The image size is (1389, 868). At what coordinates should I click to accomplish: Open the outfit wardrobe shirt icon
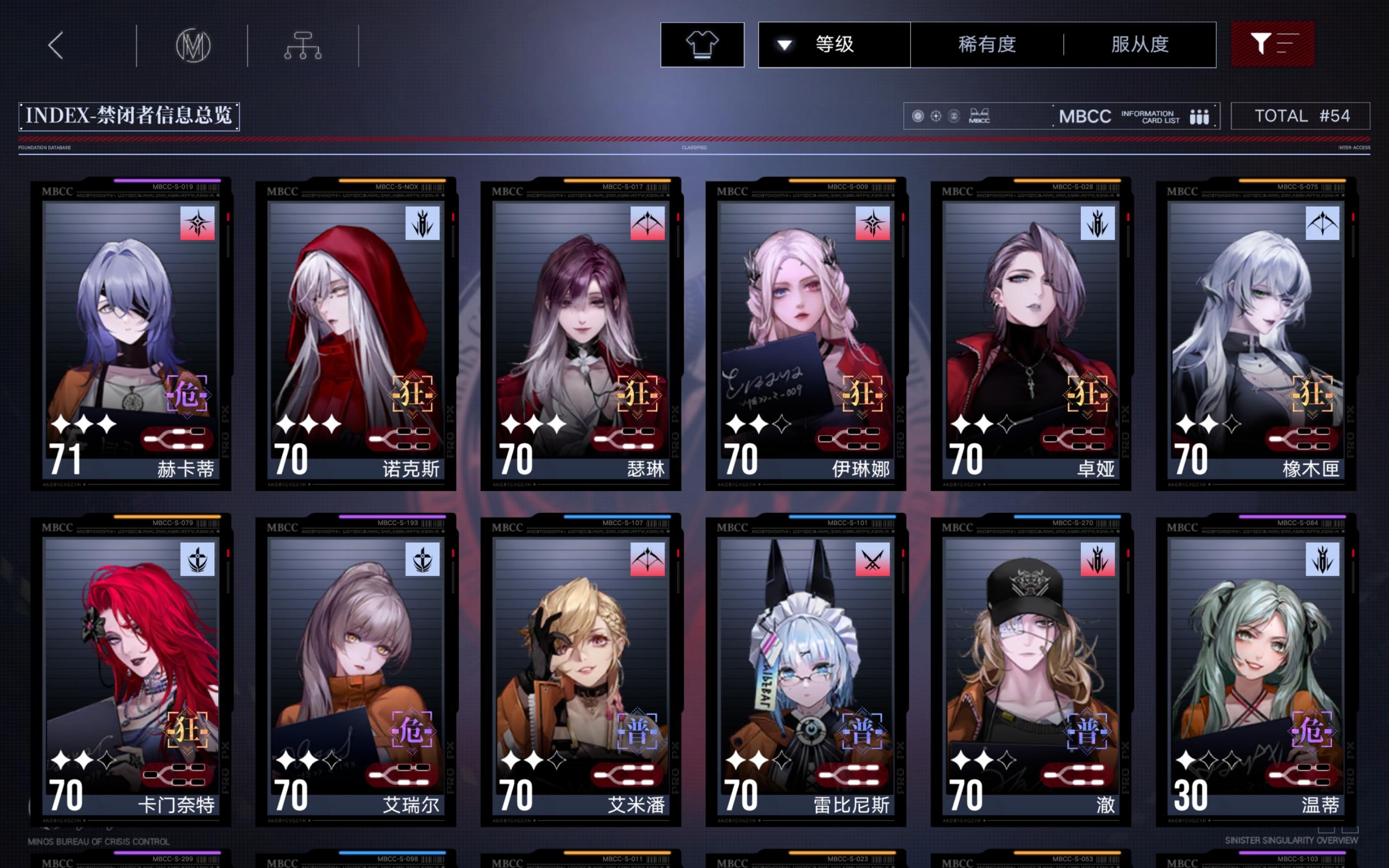pos(702,45)
